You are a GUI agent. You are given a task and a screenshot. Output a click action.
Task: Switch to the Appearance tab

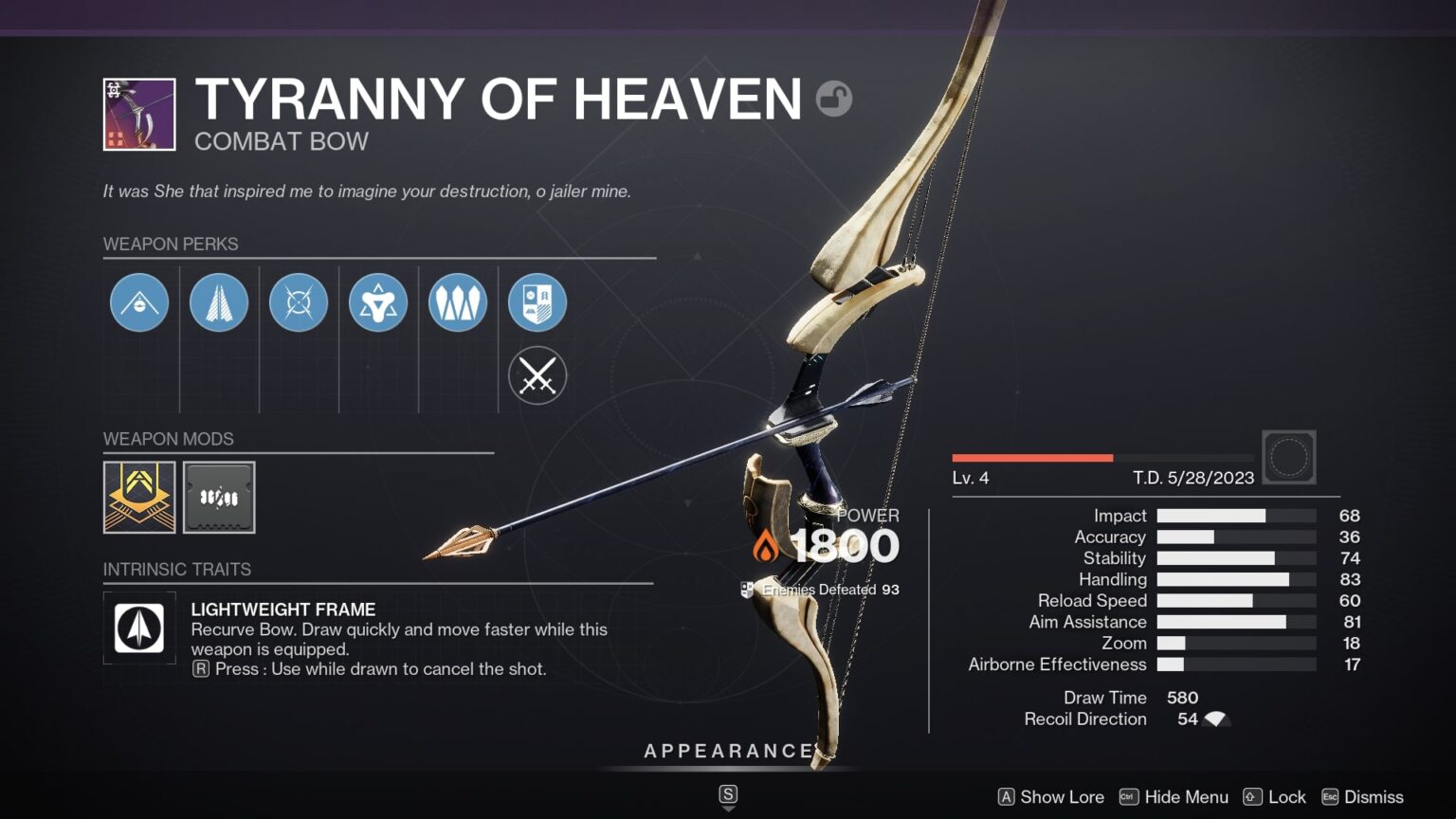point(728,751)
